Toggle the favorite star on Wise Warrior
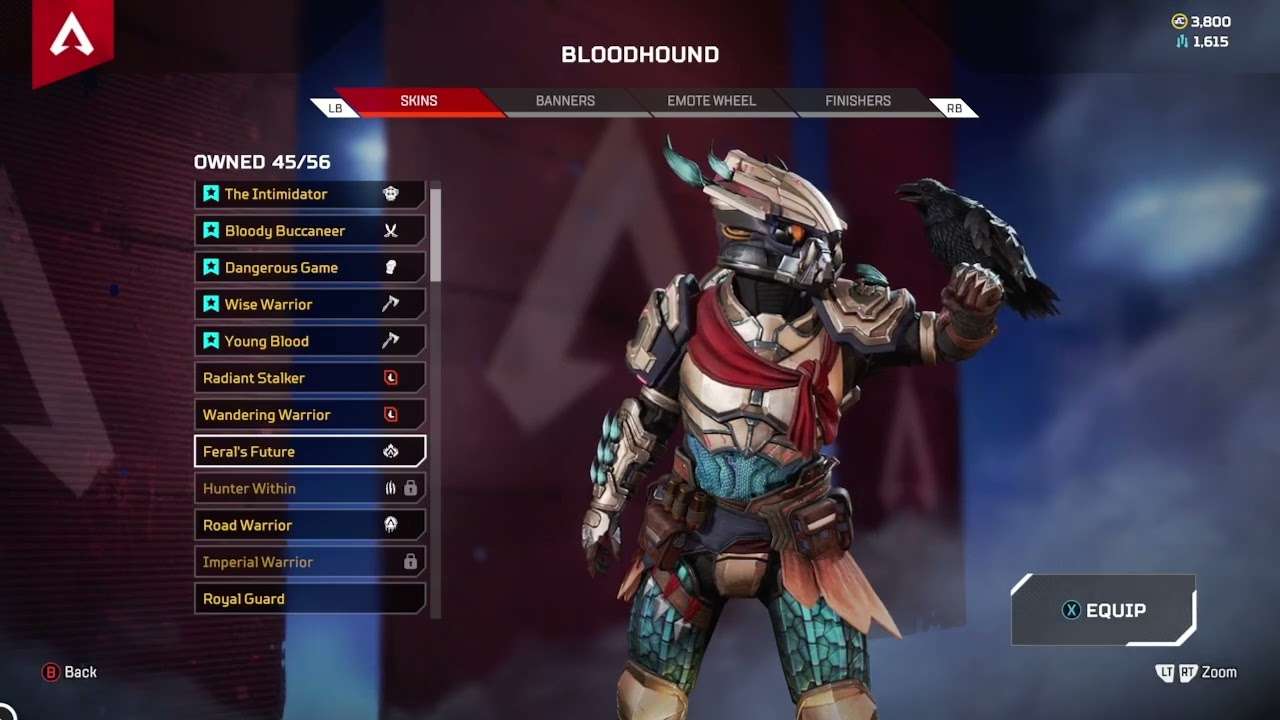 coord(210,303)
